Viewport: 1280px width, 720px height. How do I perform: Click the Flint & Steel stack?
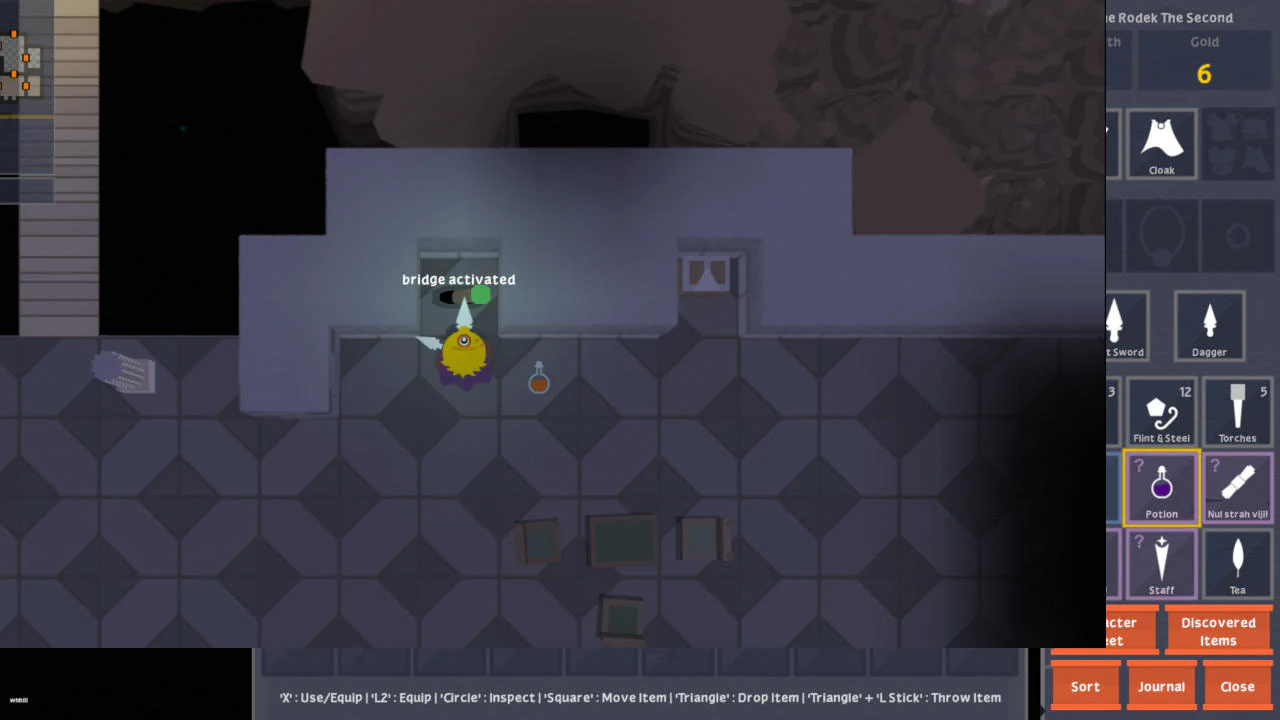click(1161, 411)
